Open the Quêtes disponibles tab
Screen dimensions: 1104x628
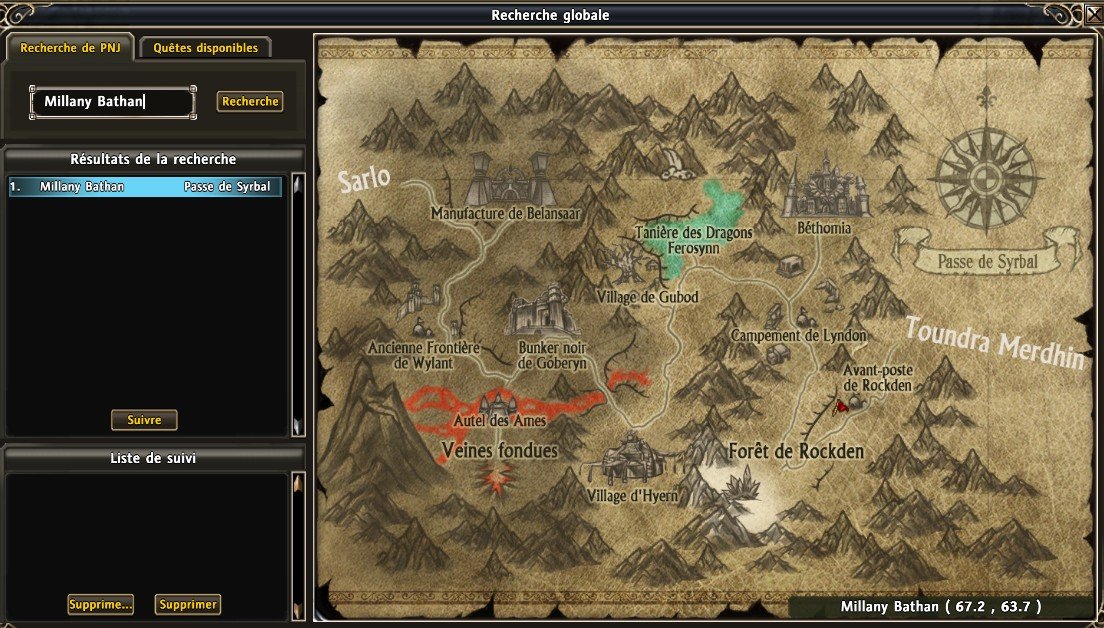(x=205, y=47)
